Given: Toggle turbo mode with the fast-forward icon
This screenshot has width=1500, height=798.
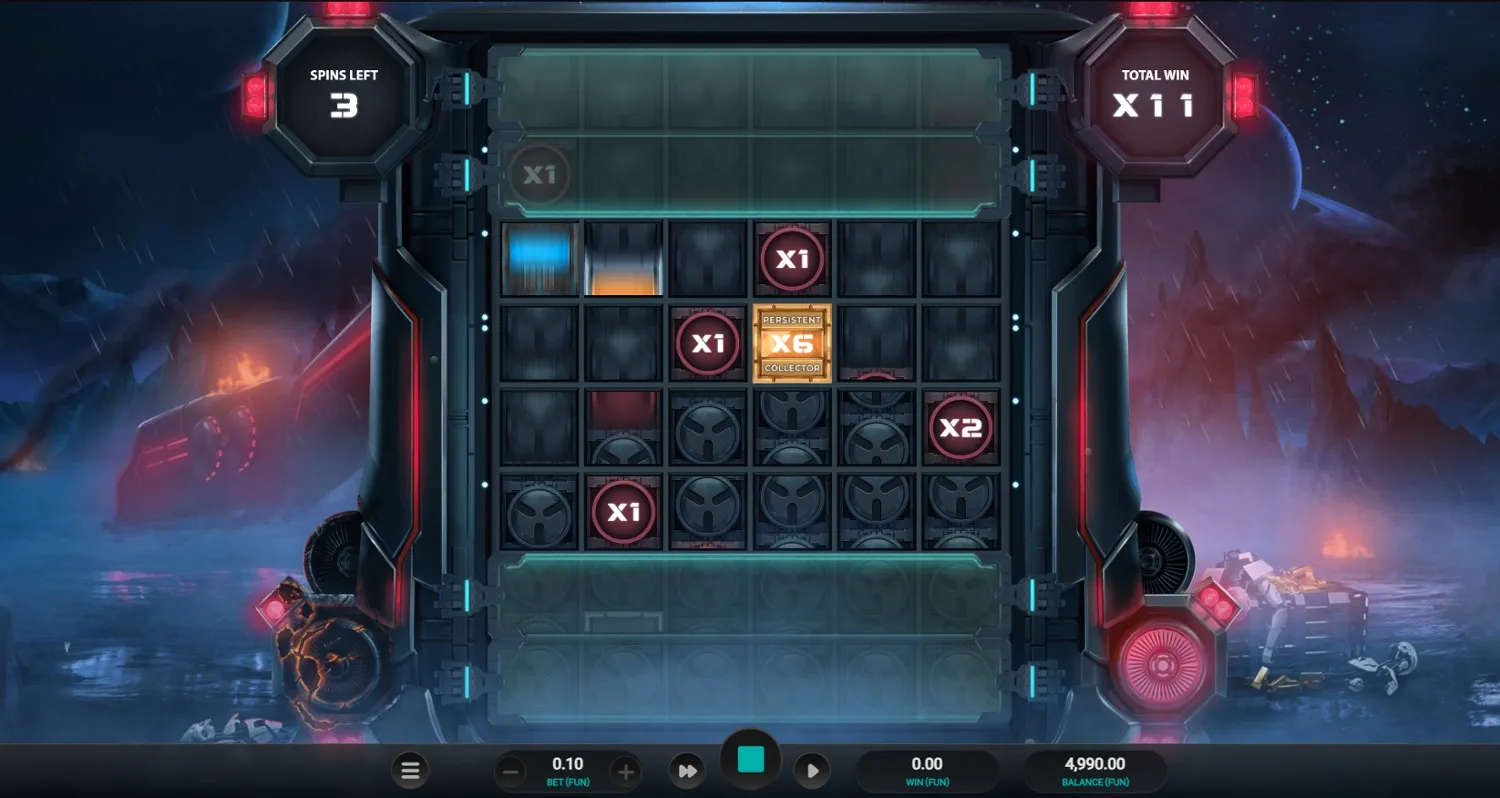Looking at the screenshot, I should point(687,770).
